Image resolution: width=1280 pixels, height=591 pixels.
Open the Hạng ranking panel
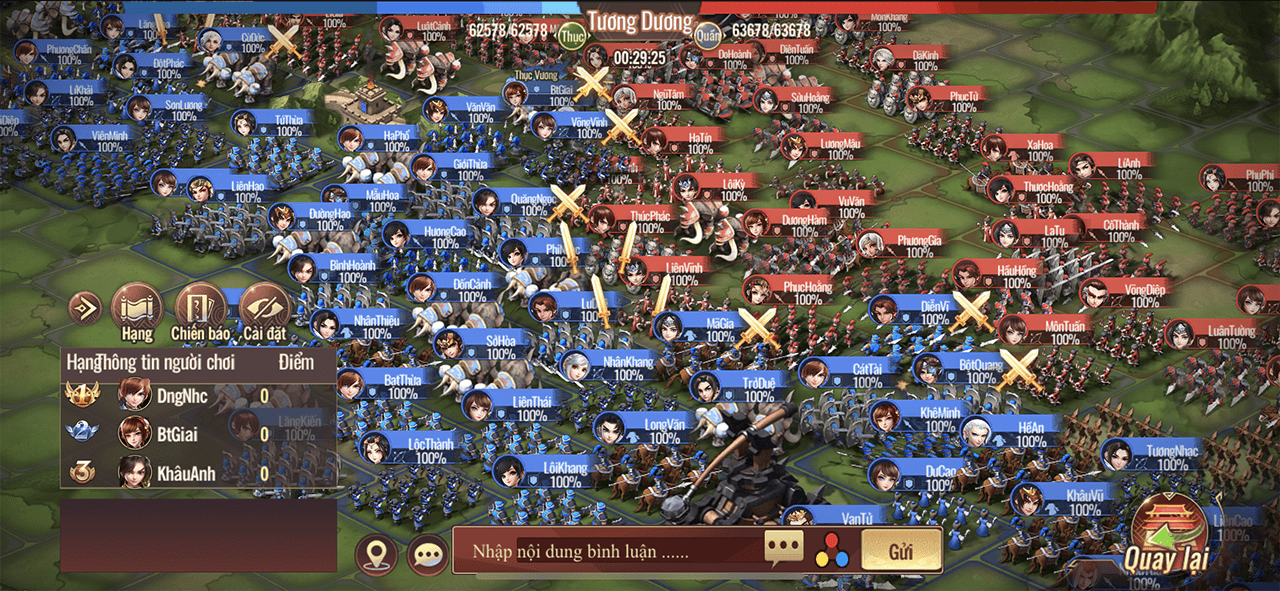pos(136,308)
